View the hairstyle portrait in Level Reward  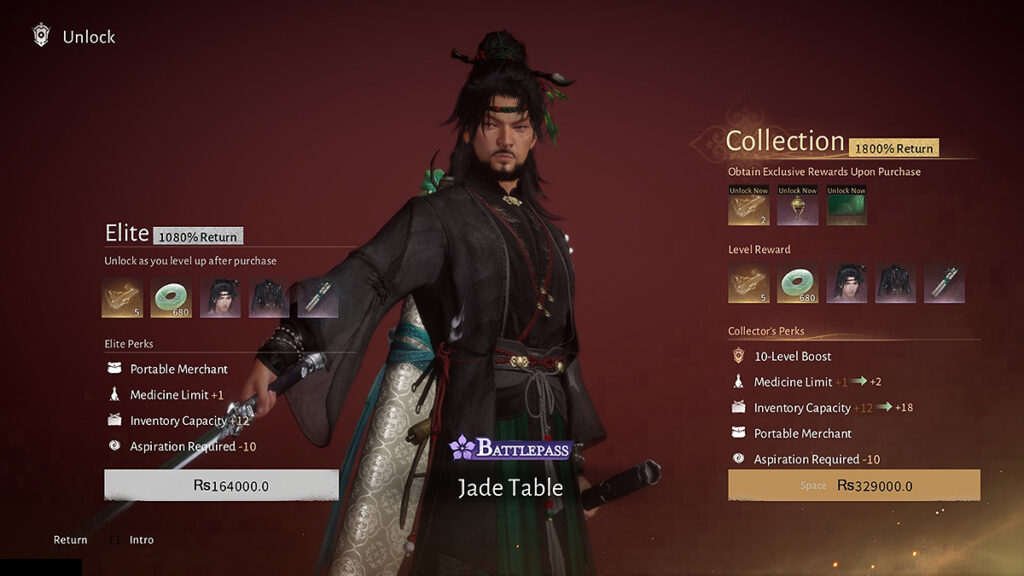tap(846, 283)
